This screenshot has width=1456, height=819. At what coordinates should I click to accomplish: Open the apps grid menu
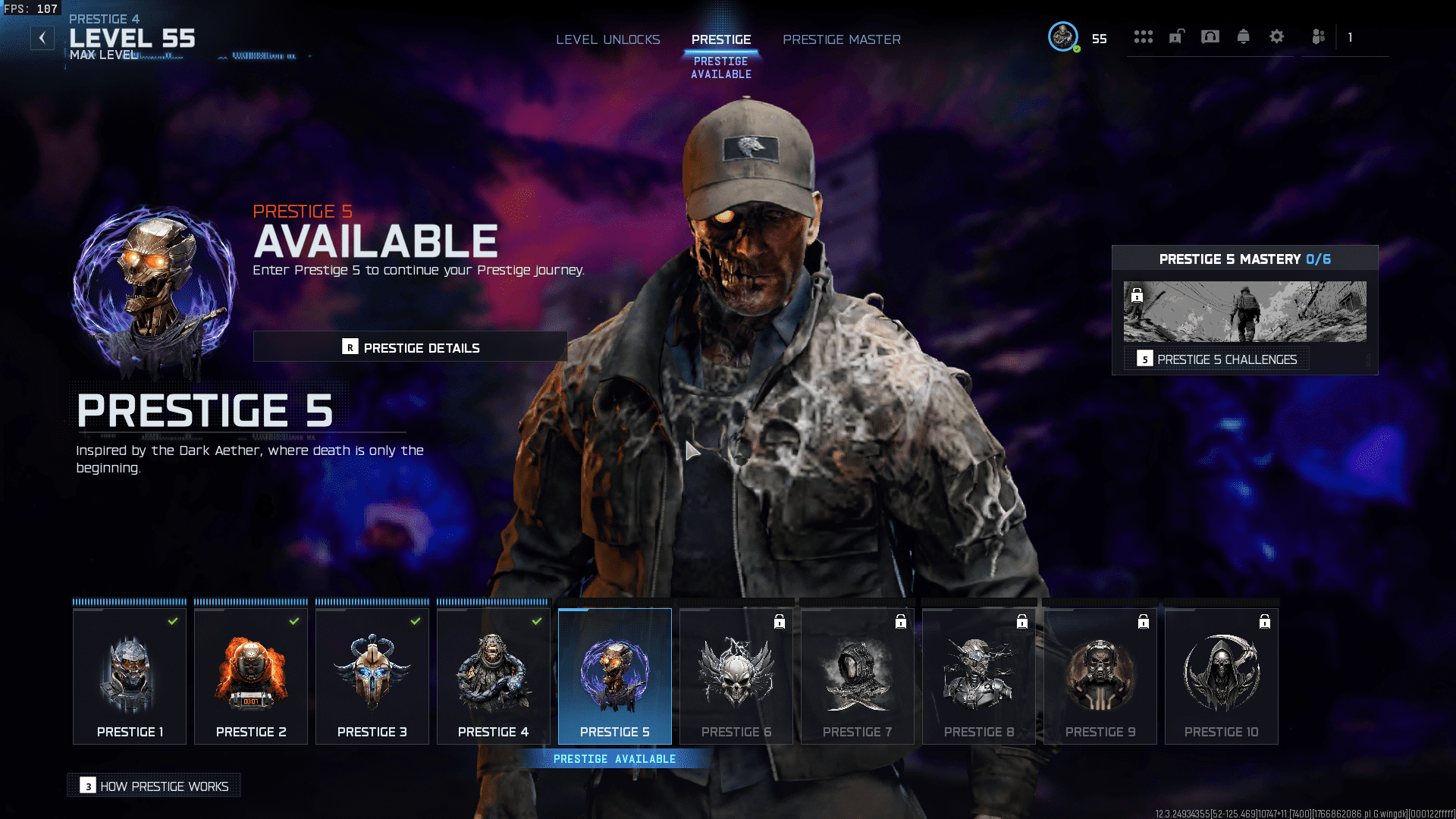click(1144, 36)
